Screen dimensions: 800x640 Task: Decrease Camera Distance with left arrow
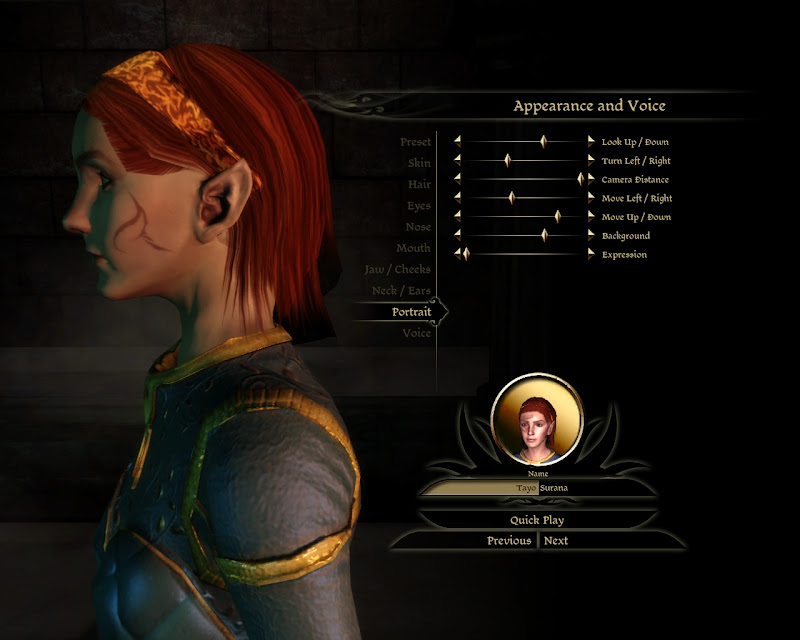[457, 180]
